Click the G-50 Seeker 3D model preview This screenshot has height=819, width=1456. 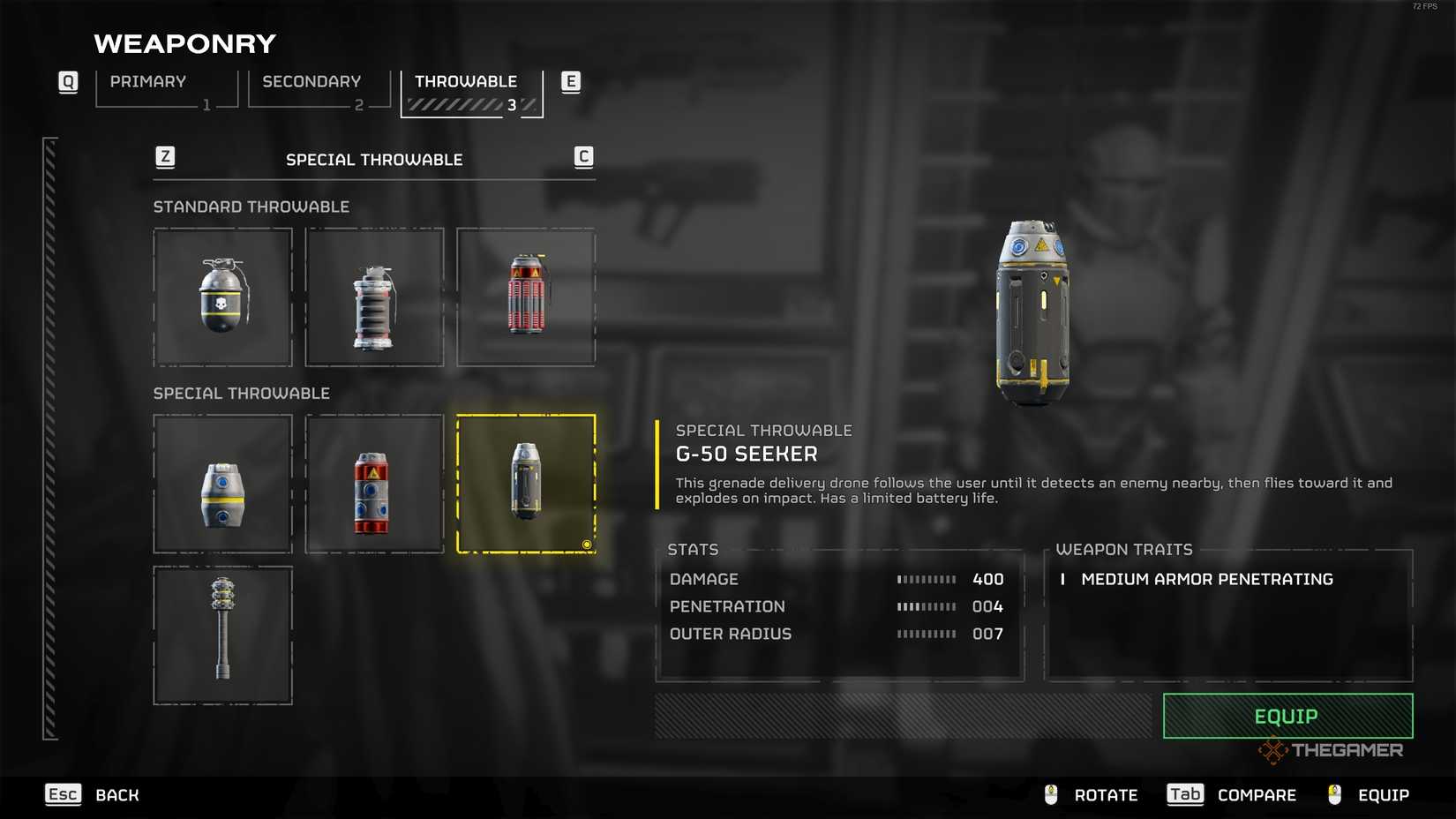1032,312
